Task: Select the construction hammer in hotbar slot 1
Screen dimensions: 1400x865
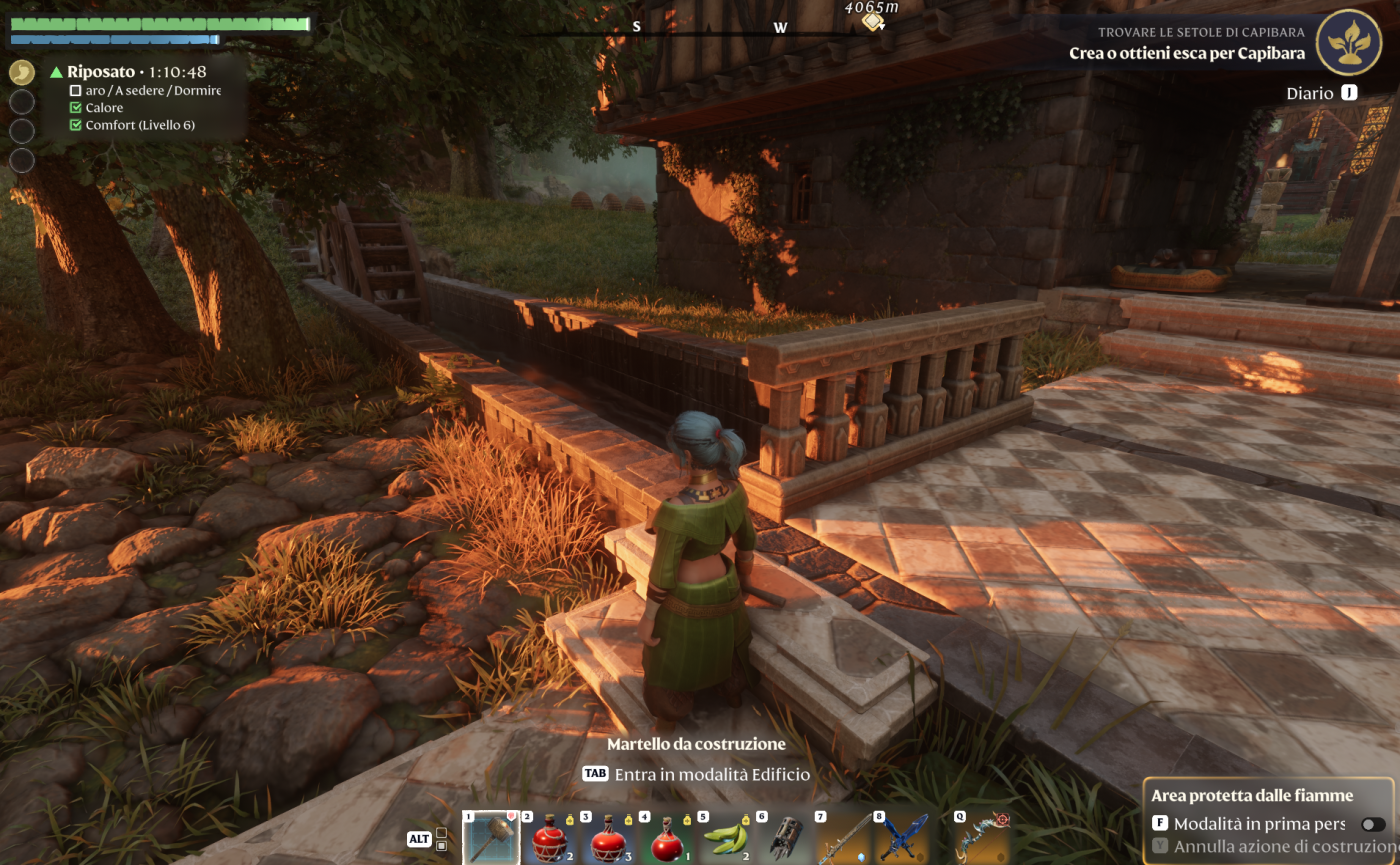Action: pos(492,838)
